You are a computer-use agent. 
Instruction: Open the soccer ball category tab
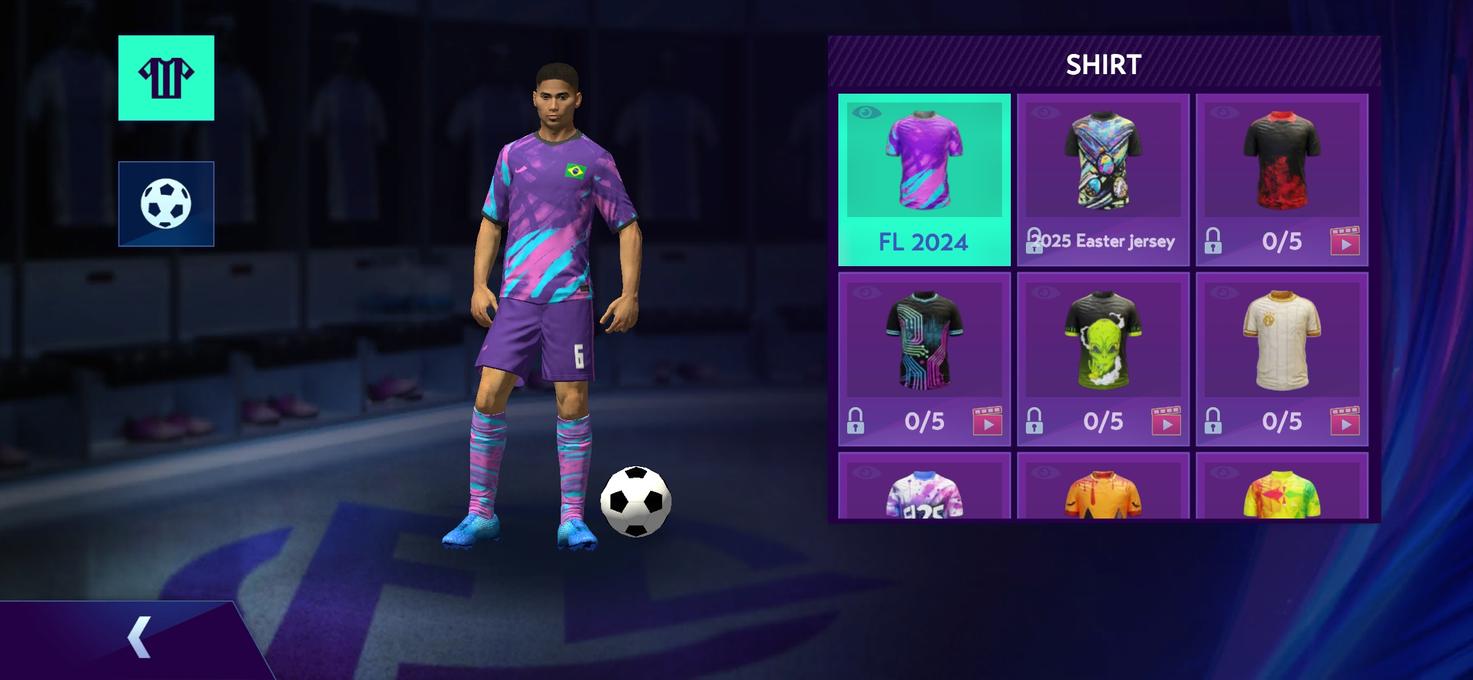tap(166, 203)
